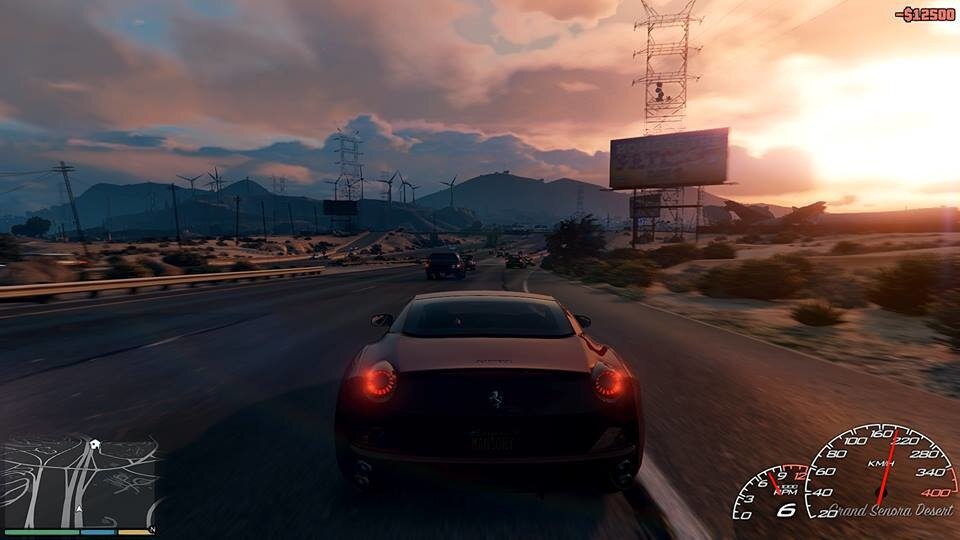Screen dimensions: 960x540
Task: Click the north compass marker on minimap
Action: point(152,529)
